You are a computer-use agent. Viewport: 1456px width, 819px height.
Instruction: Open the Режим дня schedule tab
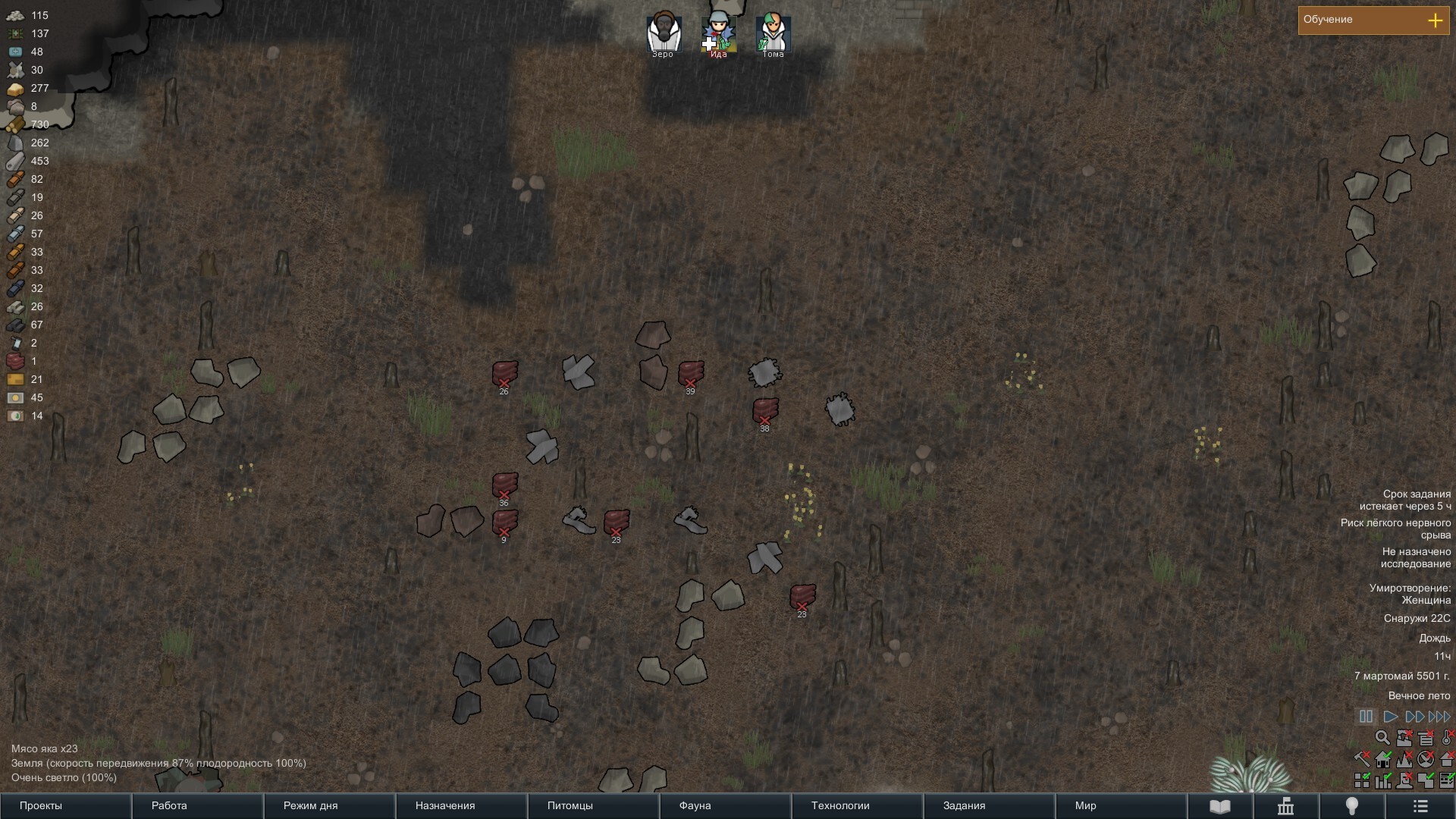point(329,805)
